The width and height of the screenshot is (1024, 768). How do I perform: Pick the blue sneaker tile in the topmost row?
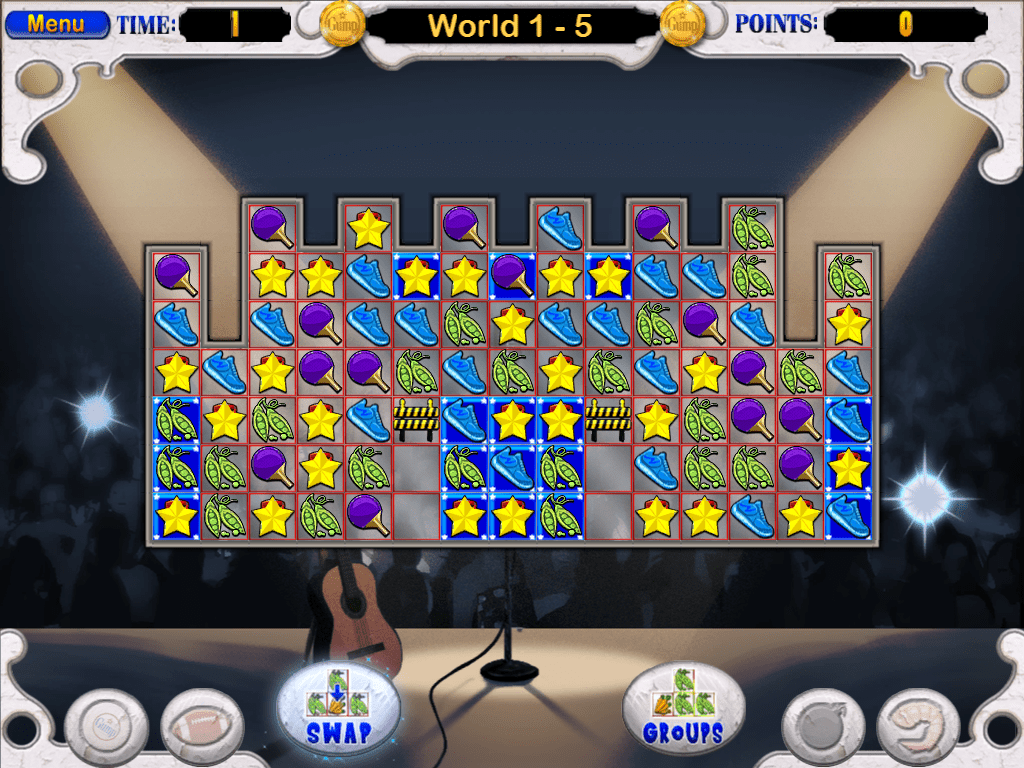click(x=560, y=228)
